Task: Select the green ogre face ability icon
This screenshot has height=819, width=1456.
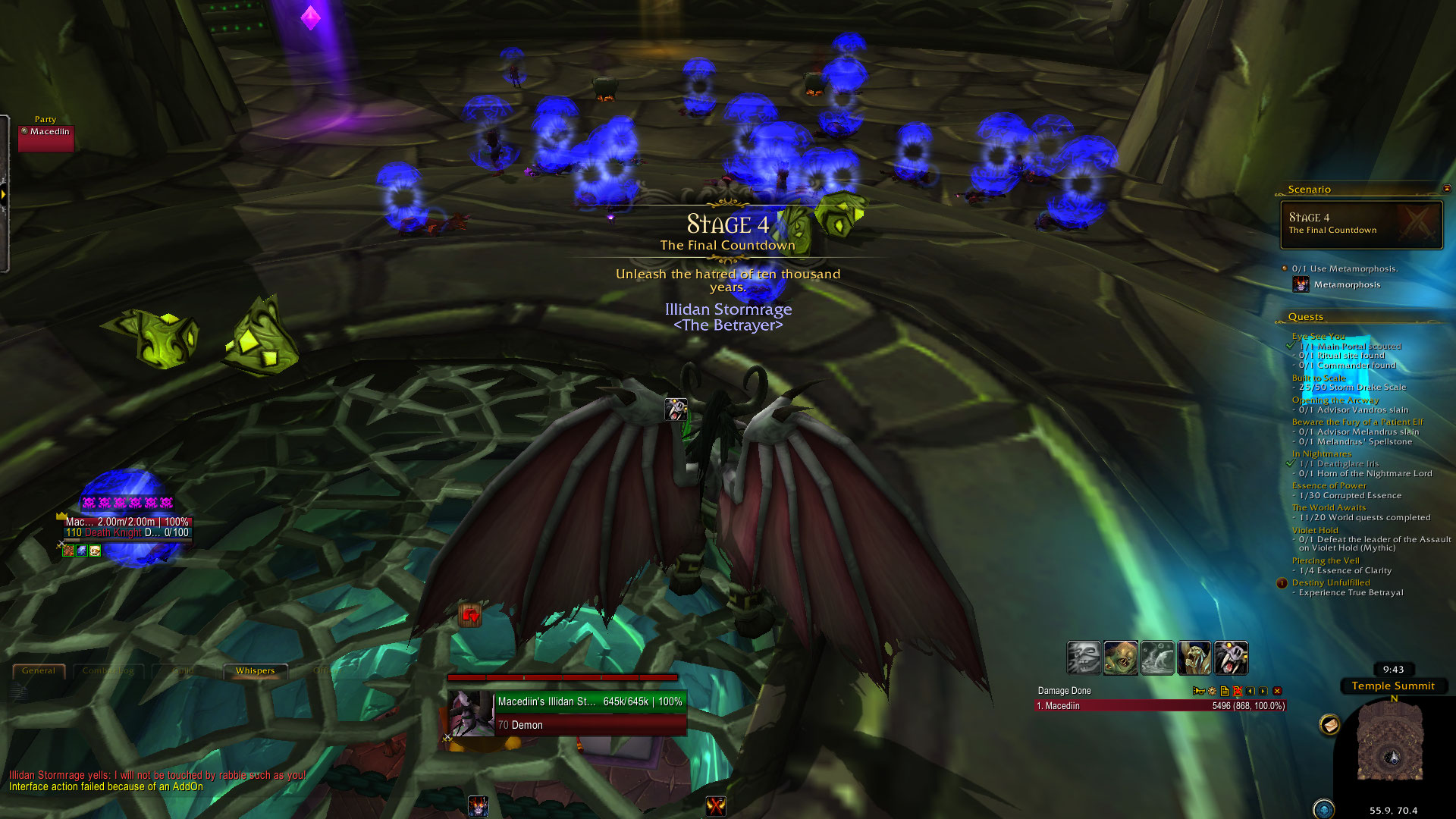Action: 1120,657
